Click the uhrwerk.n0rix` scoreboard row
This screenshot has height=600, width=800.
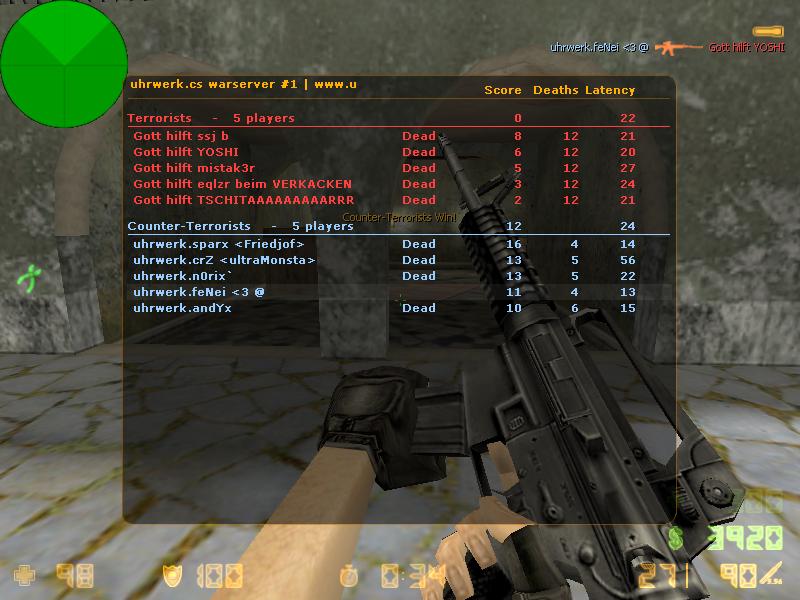click(x=183, y=276)
